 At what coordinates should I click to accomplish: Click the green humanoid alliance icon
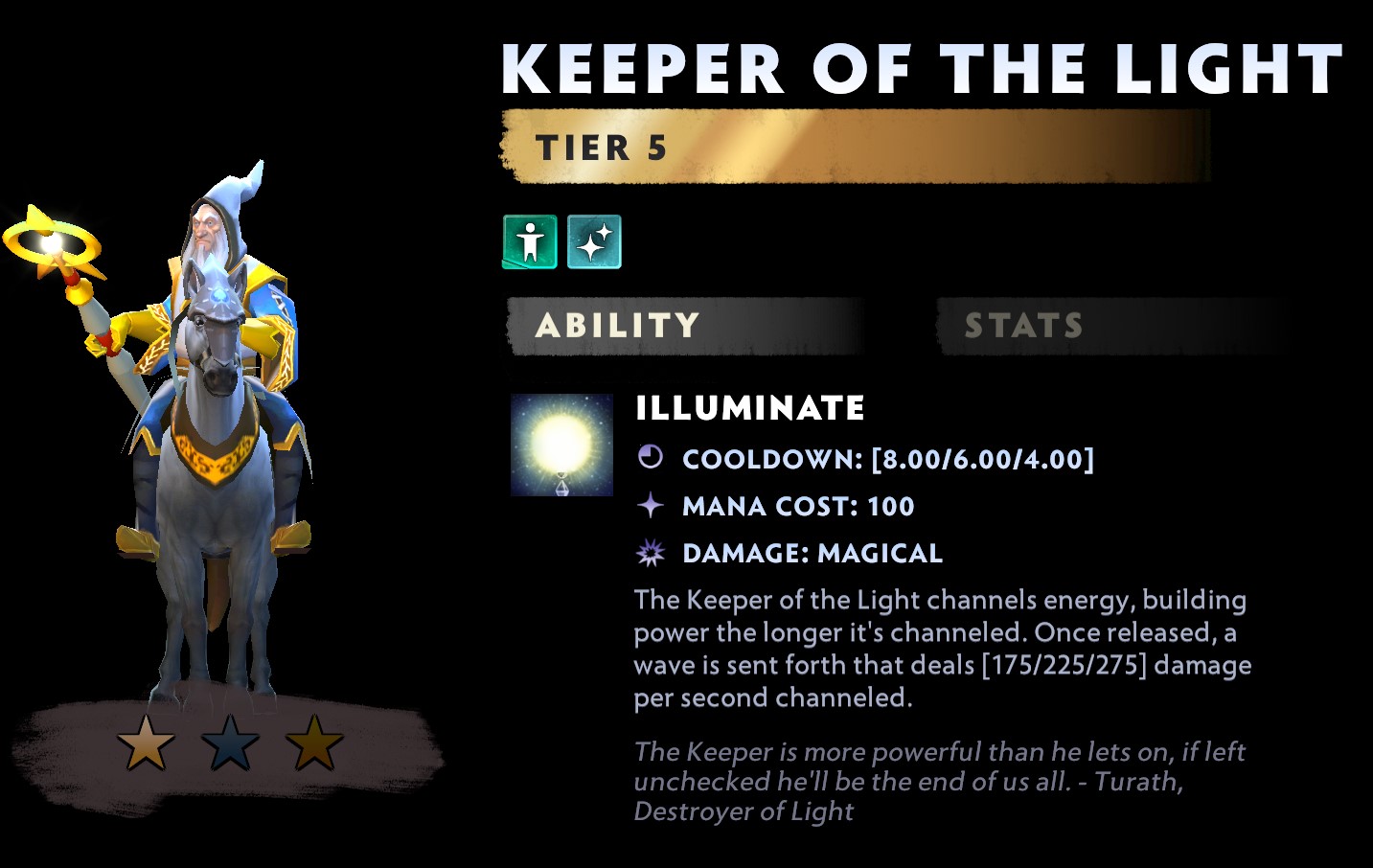click(530, 241)
